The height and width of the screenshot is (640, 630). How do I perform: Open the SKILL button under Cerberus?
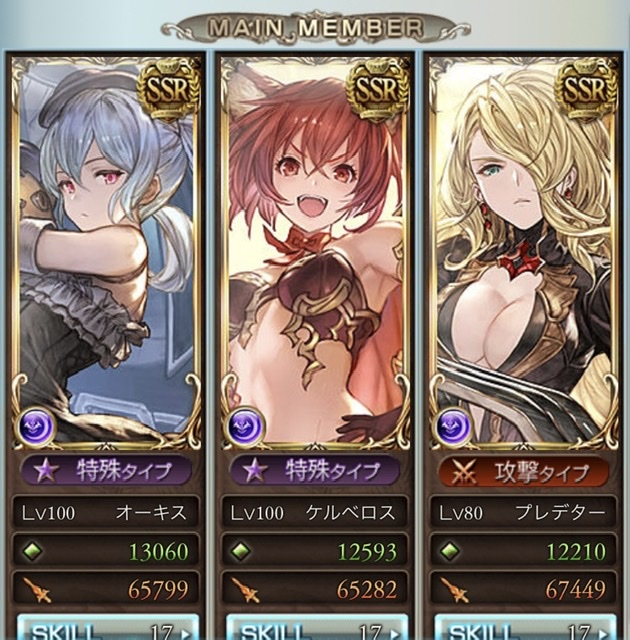click(315, 628)
